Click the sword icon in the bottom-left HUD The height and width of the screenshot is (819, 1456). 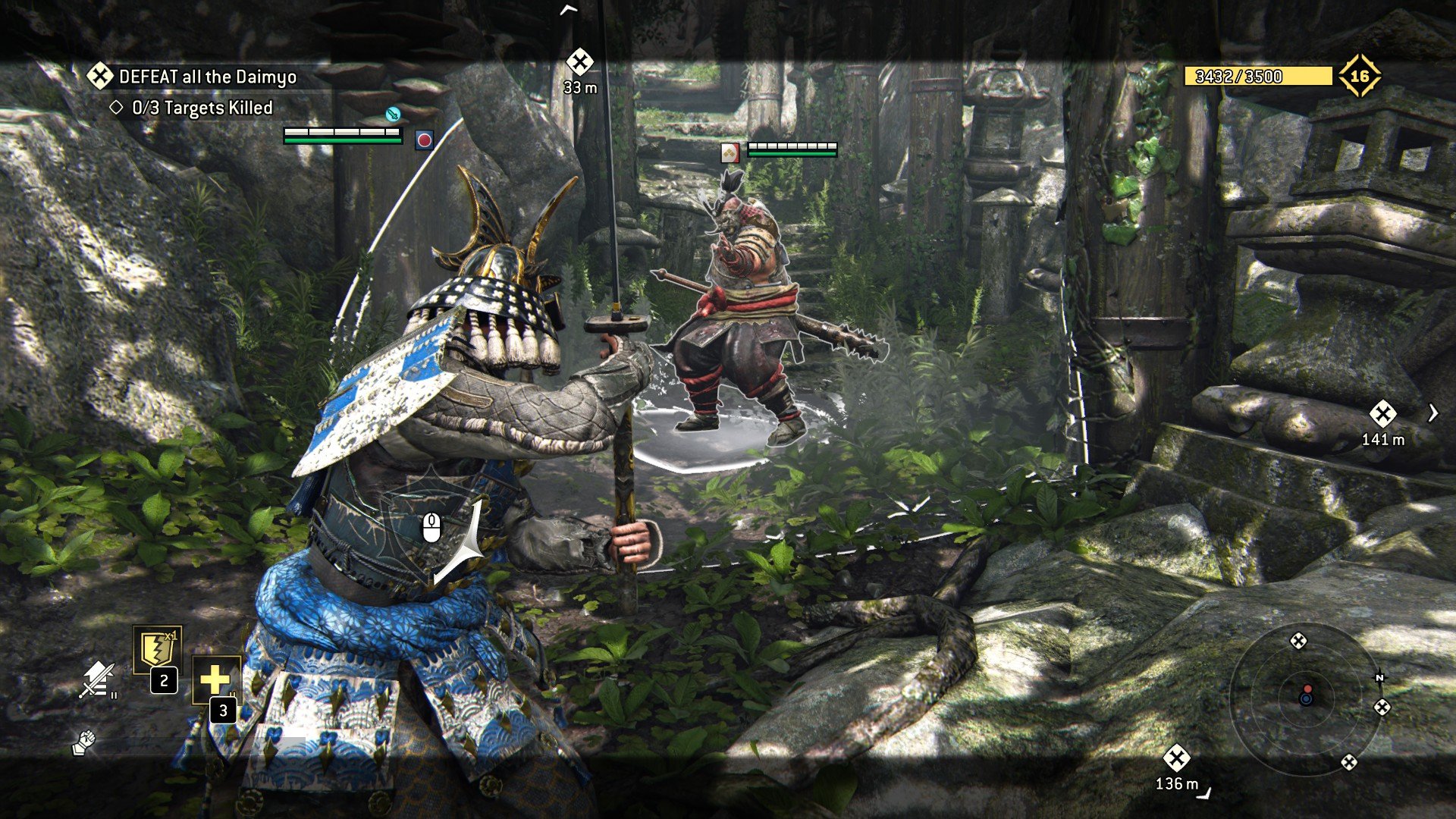pos(98,679)
